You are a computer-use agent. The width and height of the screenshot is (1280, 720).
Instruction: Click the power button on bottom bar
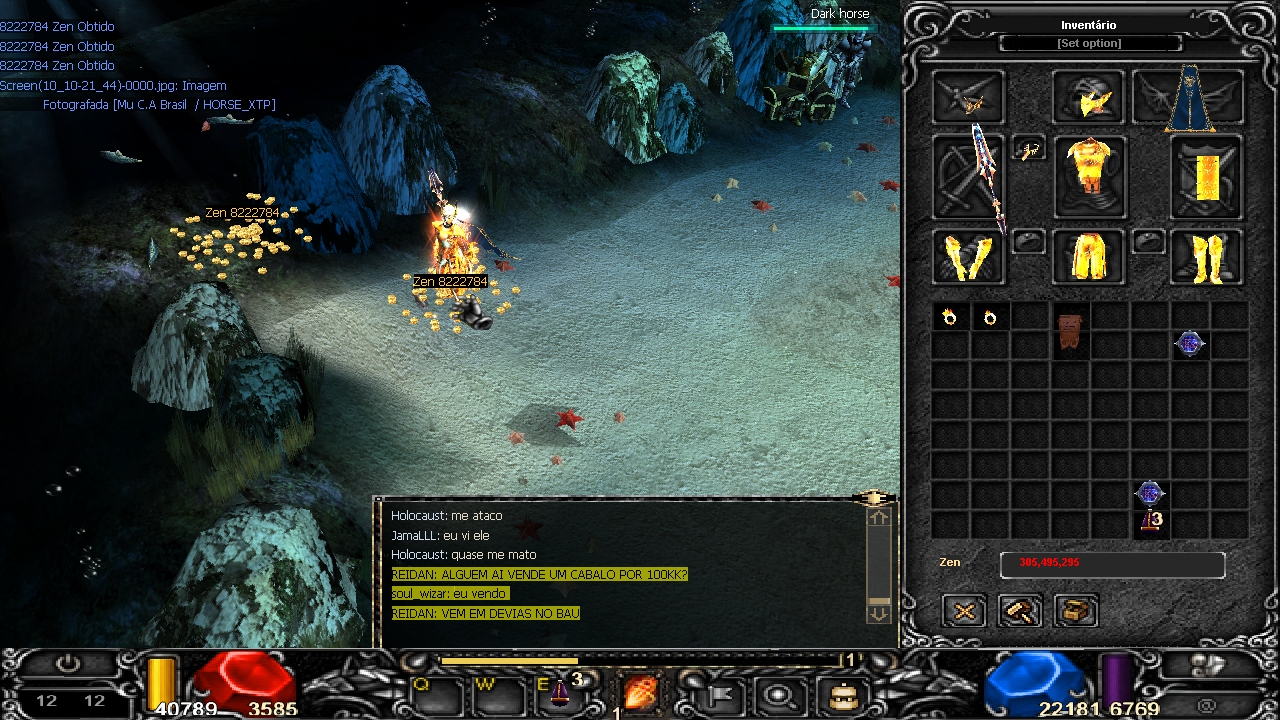68,664
